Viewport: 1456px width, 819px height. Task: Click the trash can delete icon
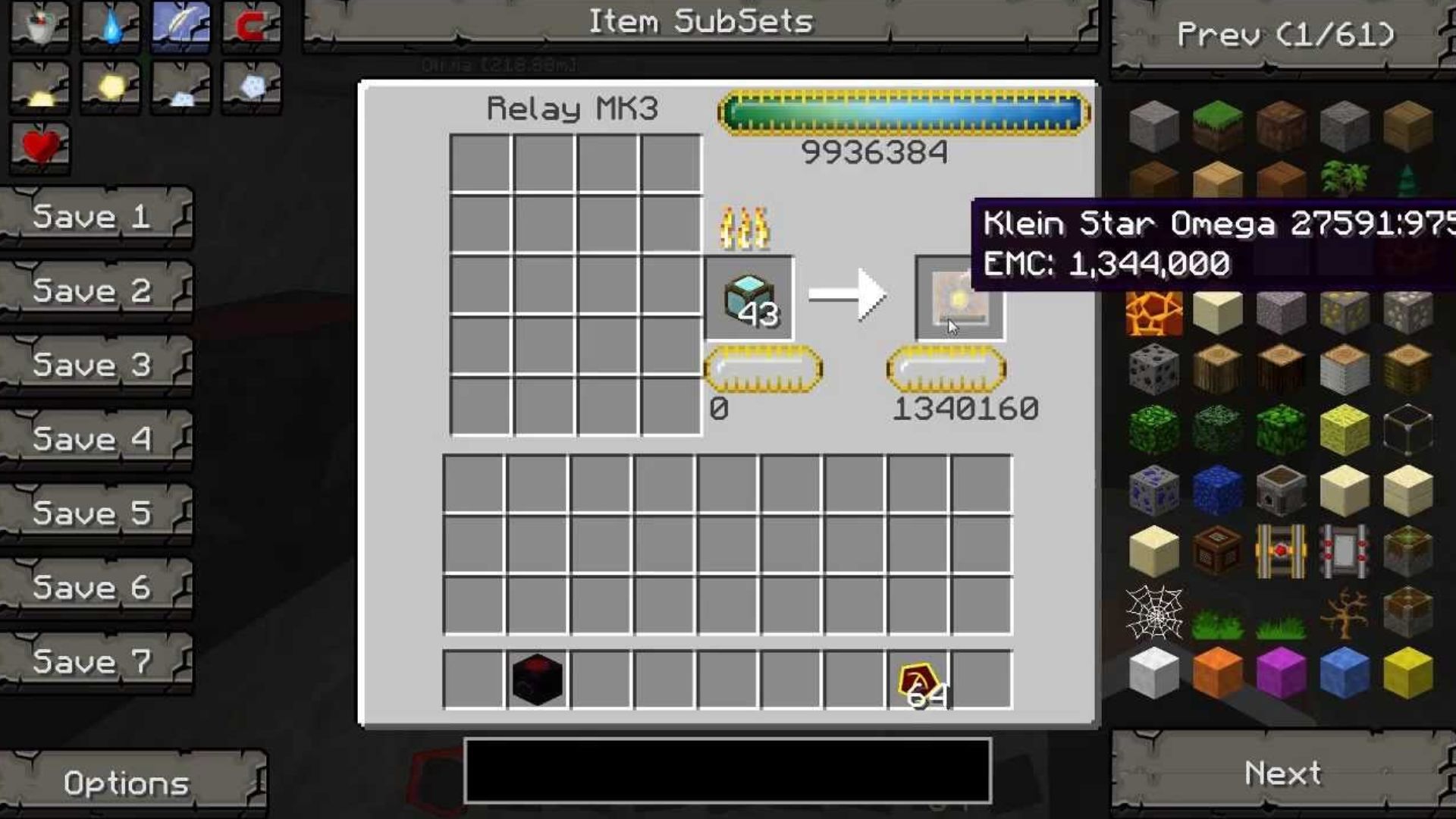tap(40, 26)
